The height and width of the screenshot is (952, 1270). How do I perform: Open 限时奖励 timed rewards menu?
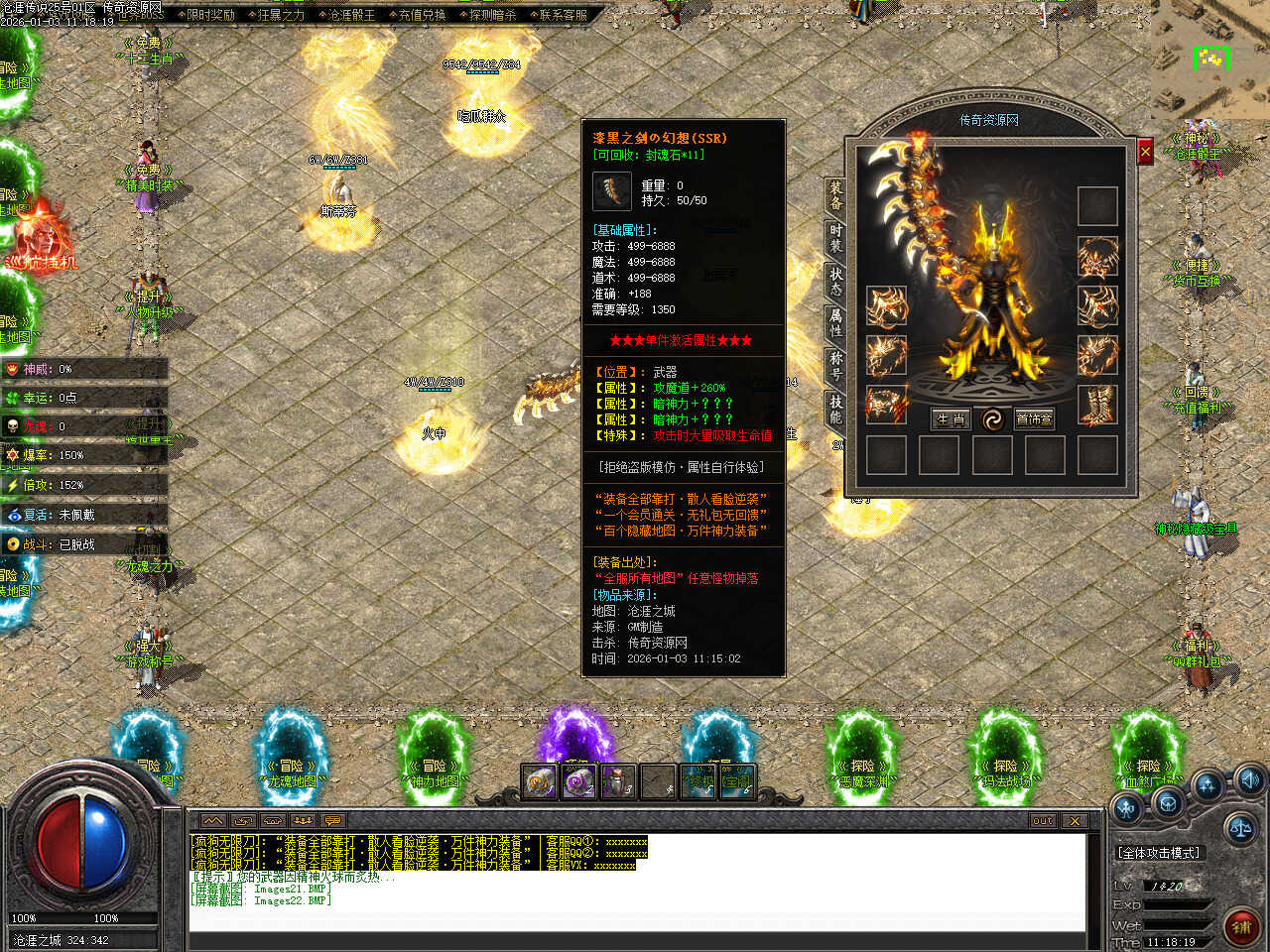(210, 15)
